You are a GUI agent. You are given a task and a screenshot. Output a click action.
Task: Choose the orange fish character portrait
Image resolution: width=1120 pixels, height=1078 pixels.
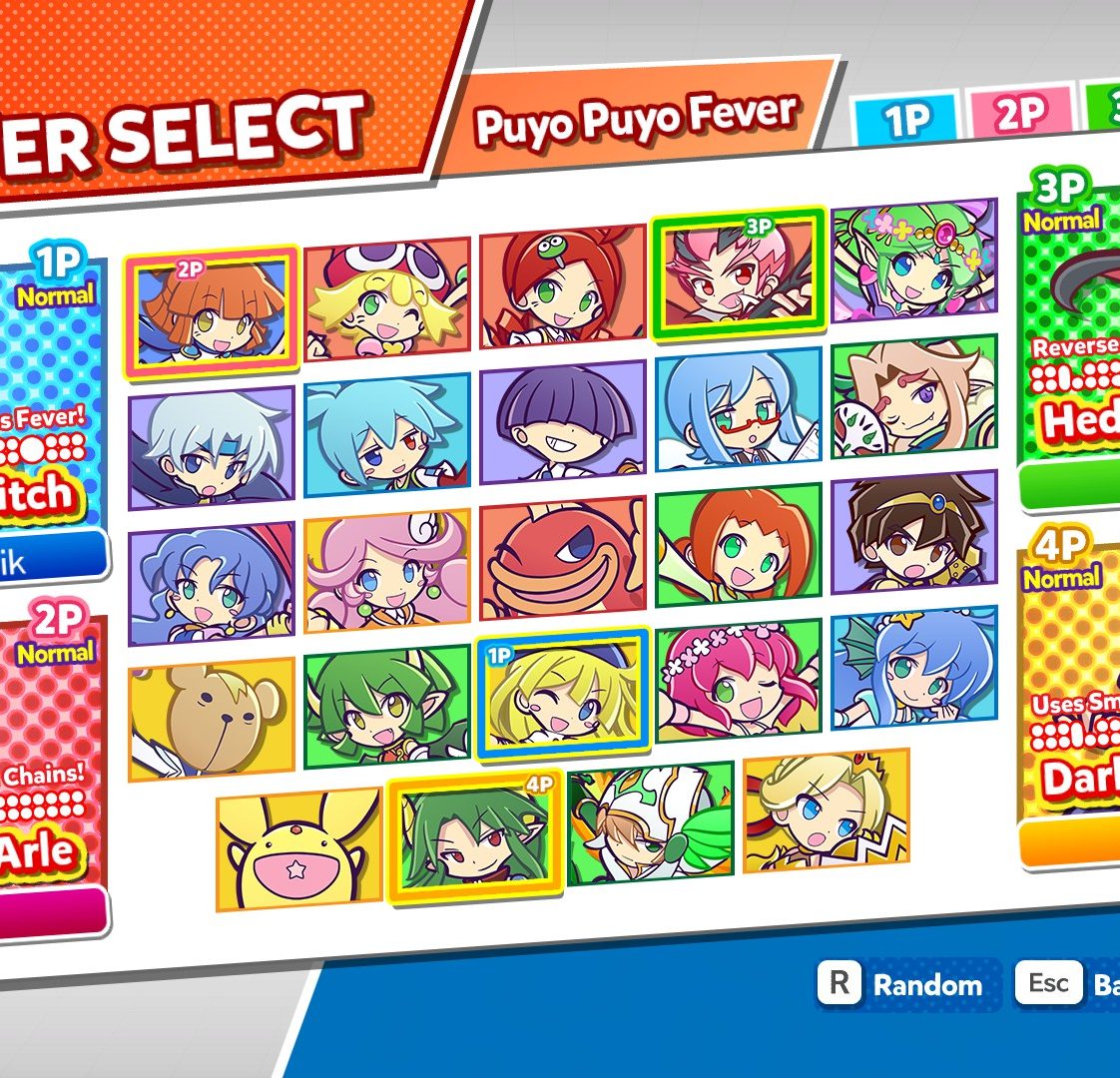coord(562,558)
